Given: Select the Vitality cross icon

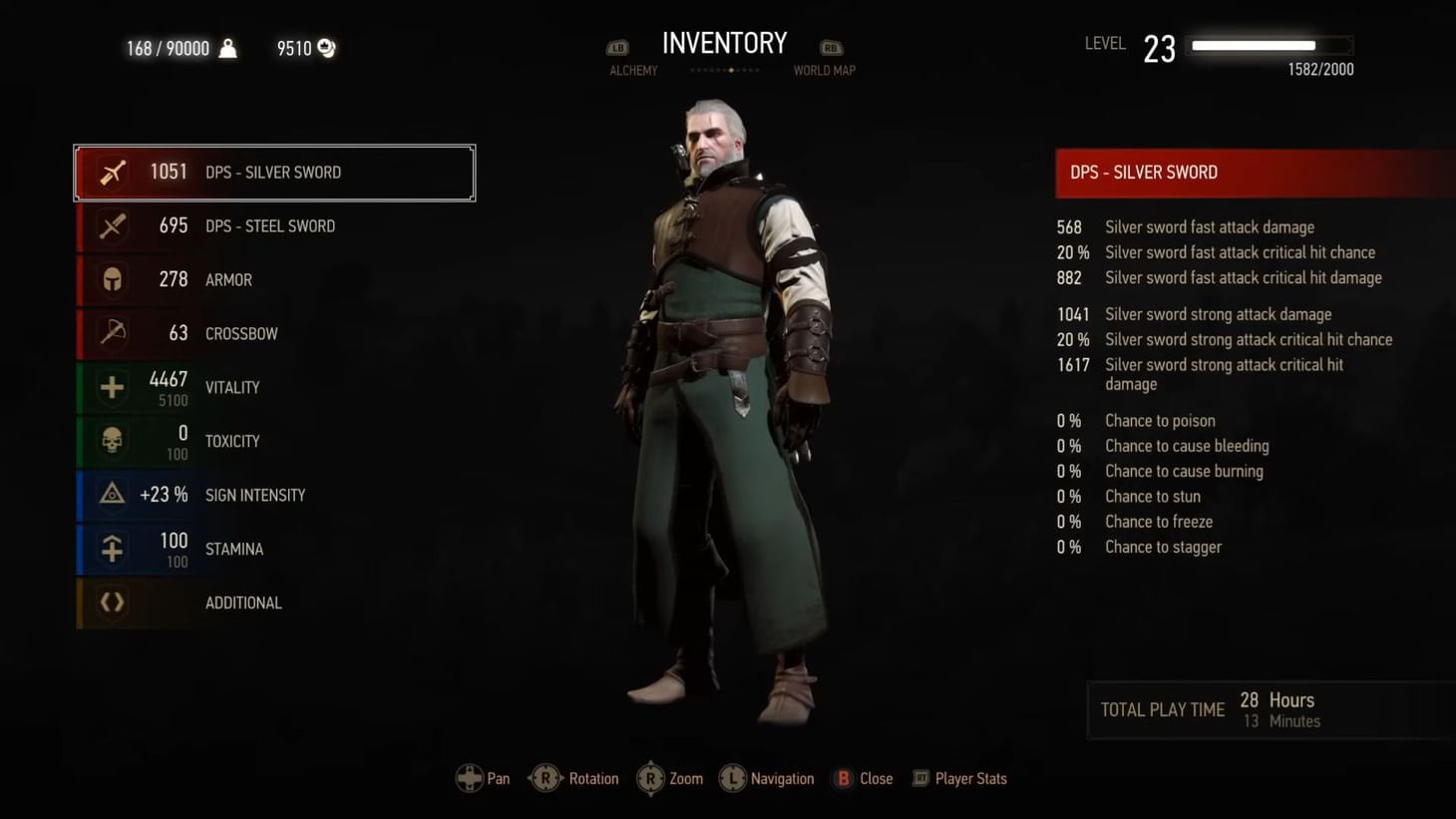Looking at the screenshot, I should point(112,387).
